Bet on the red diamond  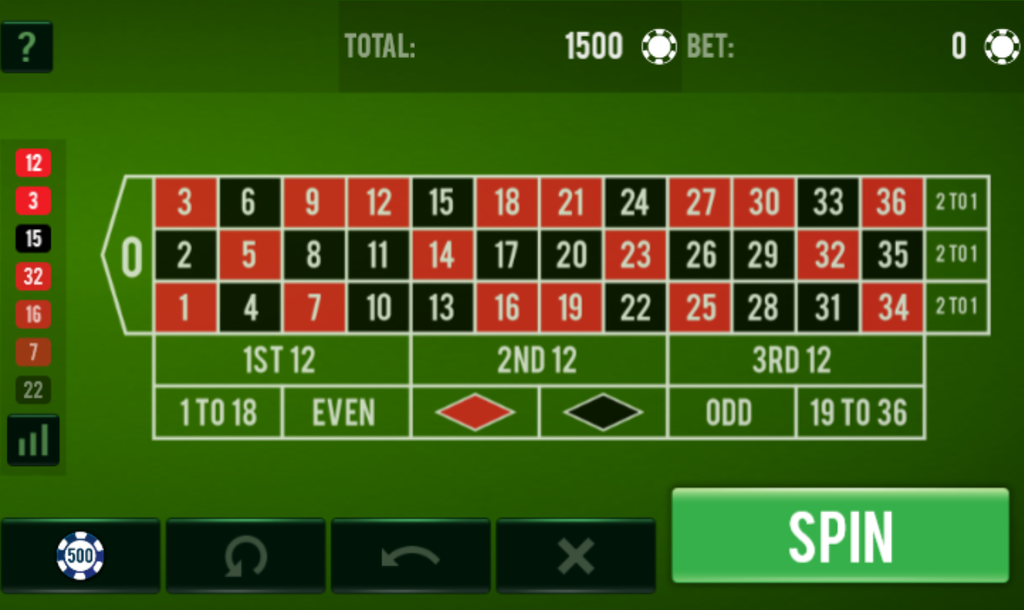(474, 412)
